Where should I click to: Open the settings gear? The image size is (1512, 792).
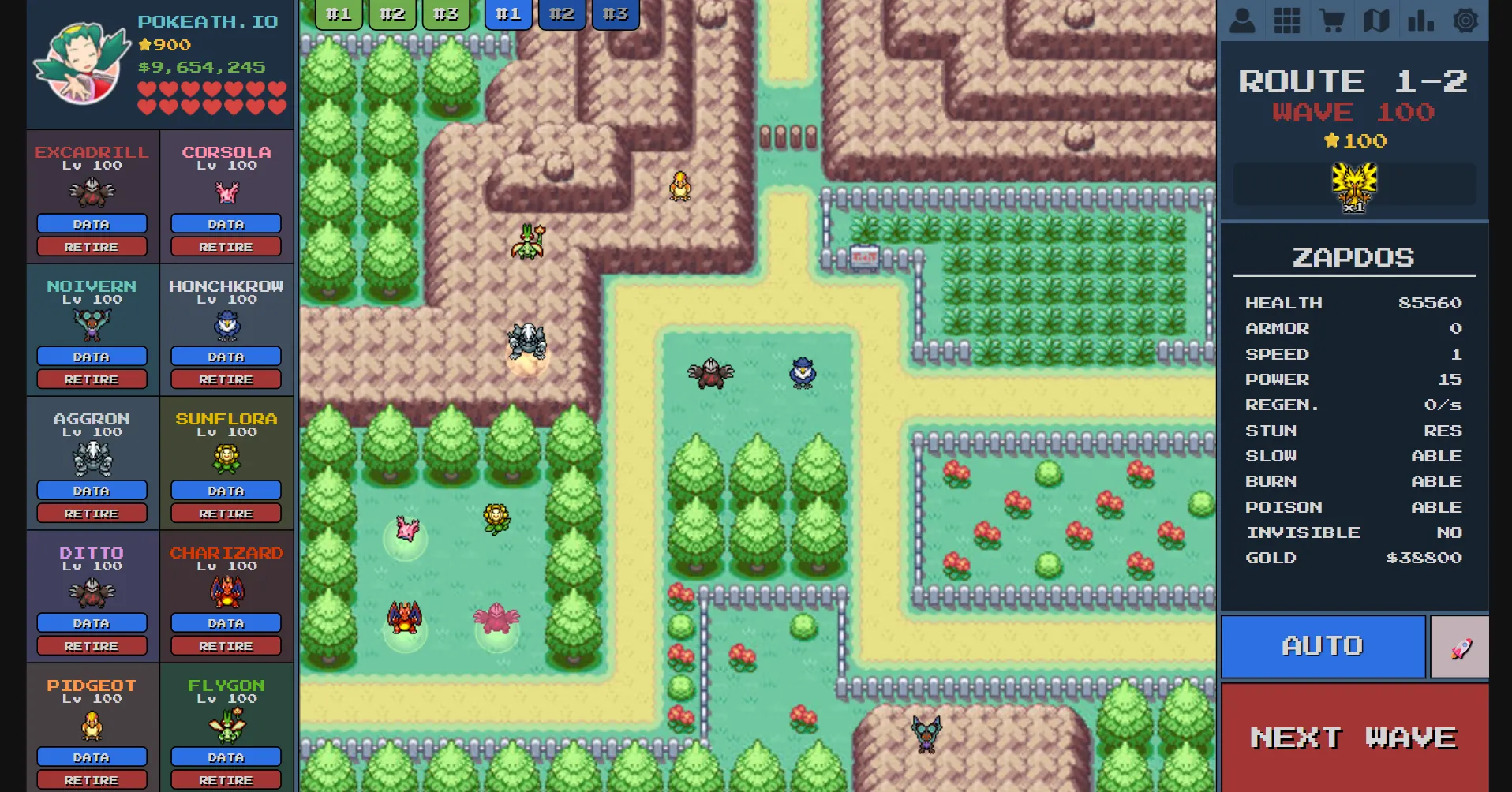click(x=1466, y=20)
